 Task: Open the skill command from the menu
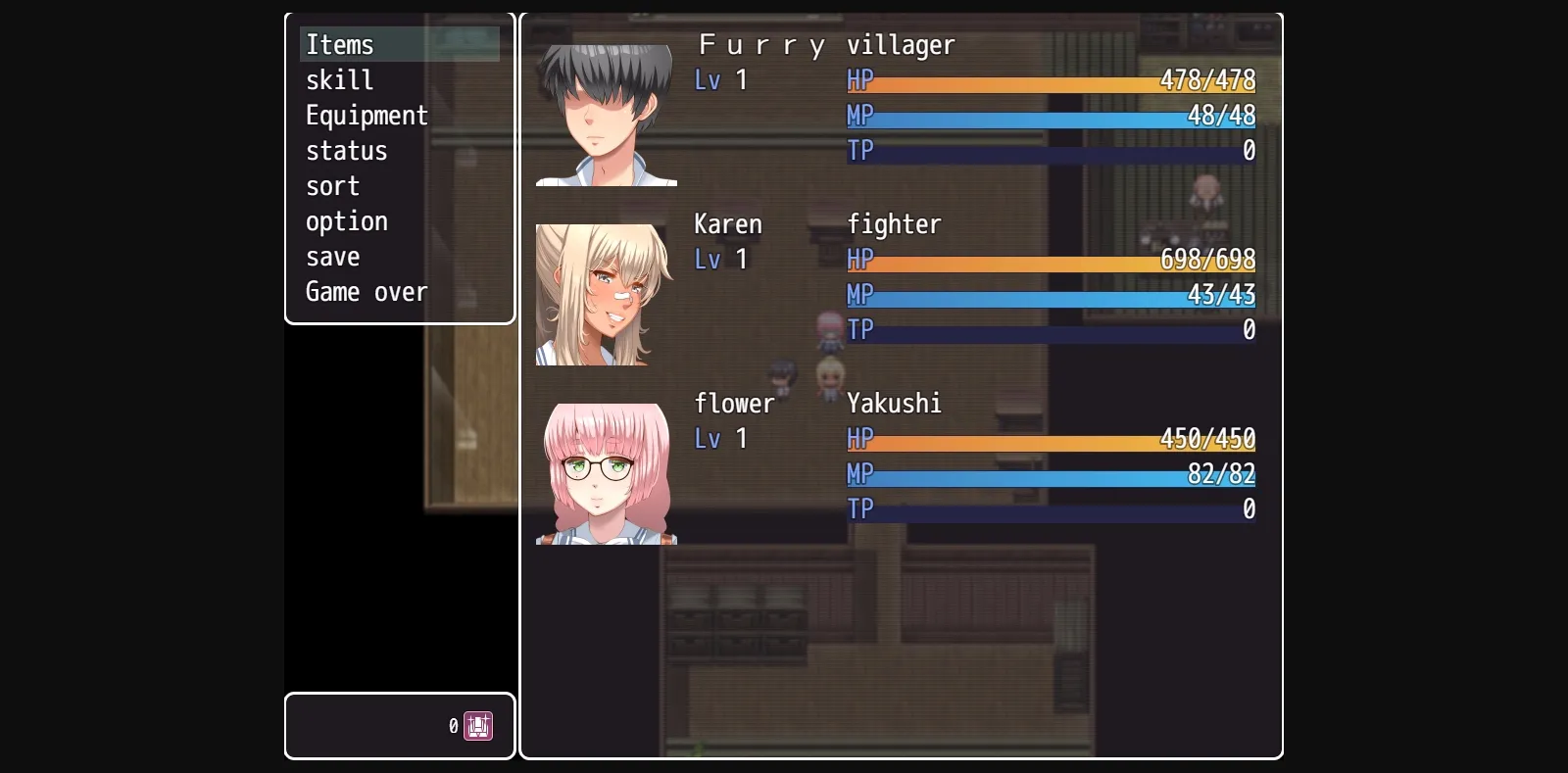339,79
